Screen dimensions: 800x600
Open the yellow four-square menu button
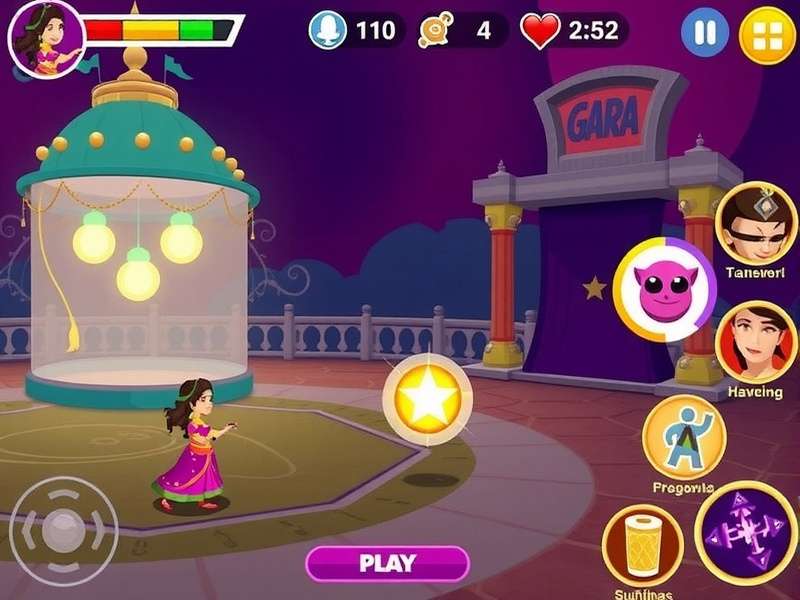767,35
